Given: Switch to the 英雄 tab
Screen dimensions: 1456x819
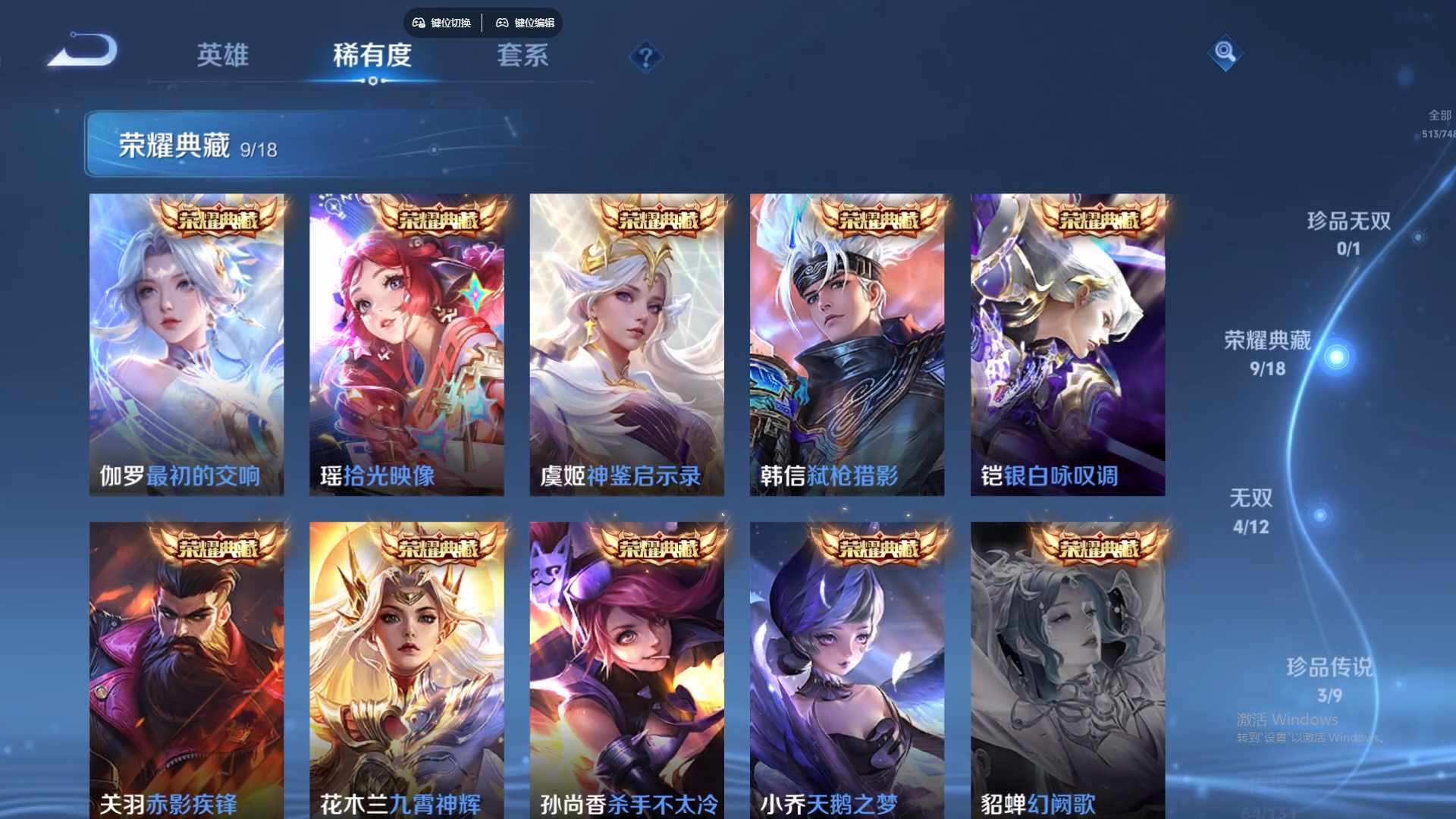Looking at the screenshot, I should [x=222, y=56].
